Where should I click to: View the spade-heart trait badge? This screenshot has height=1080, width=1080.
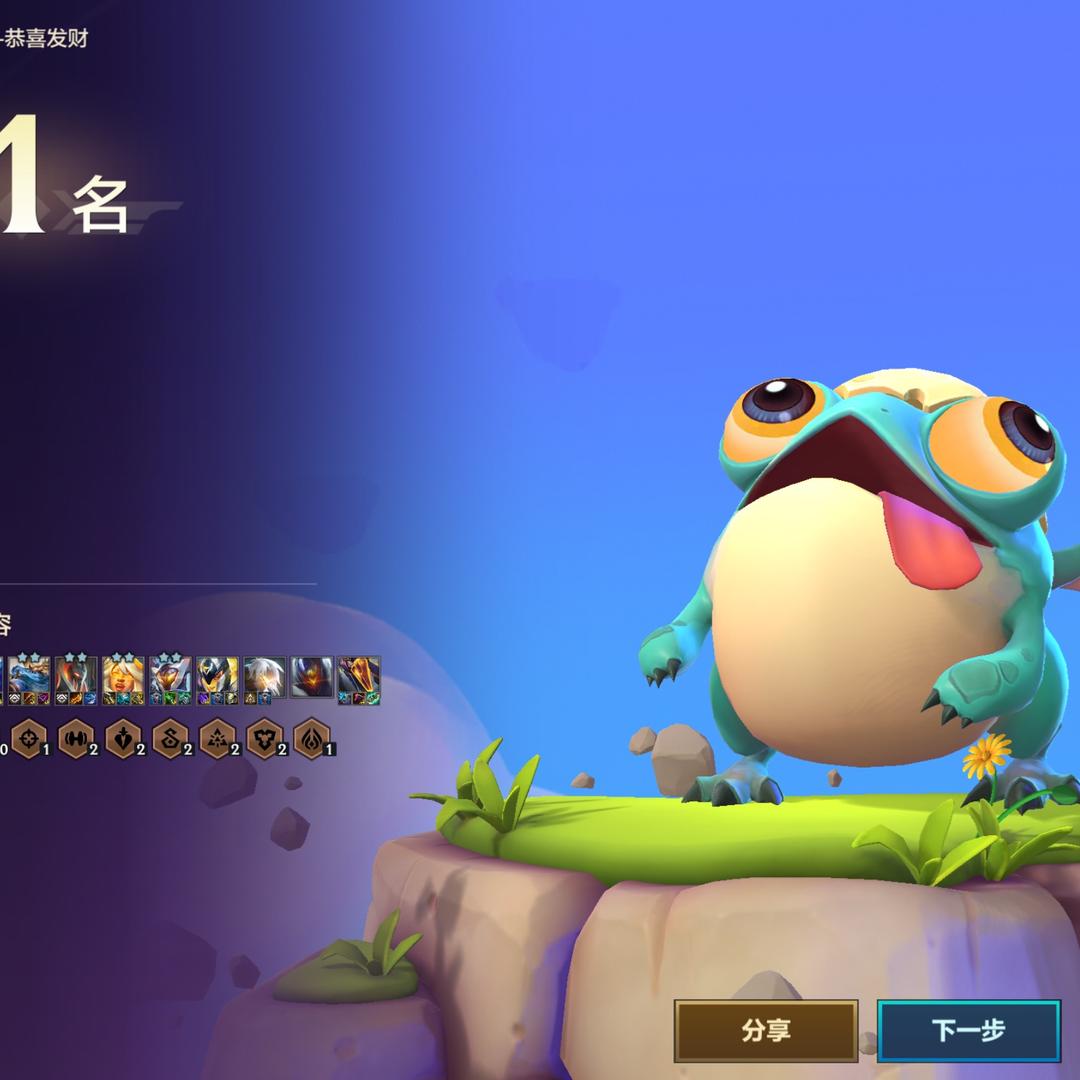[122, 739]
